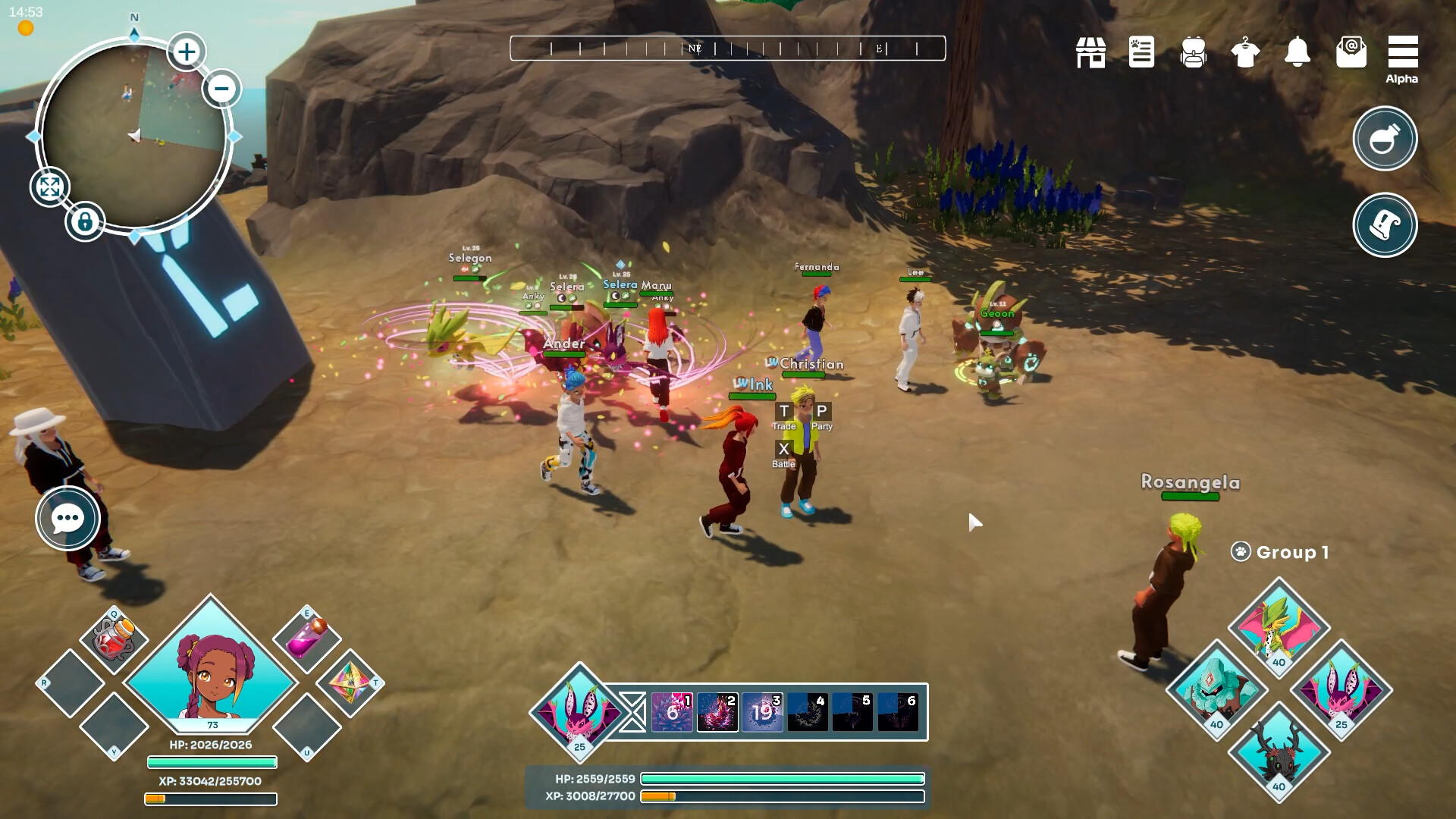This screenshot has width=1456, height=819.
Task: Select the rainbow crystal item slot
Action: click(350, 682)
